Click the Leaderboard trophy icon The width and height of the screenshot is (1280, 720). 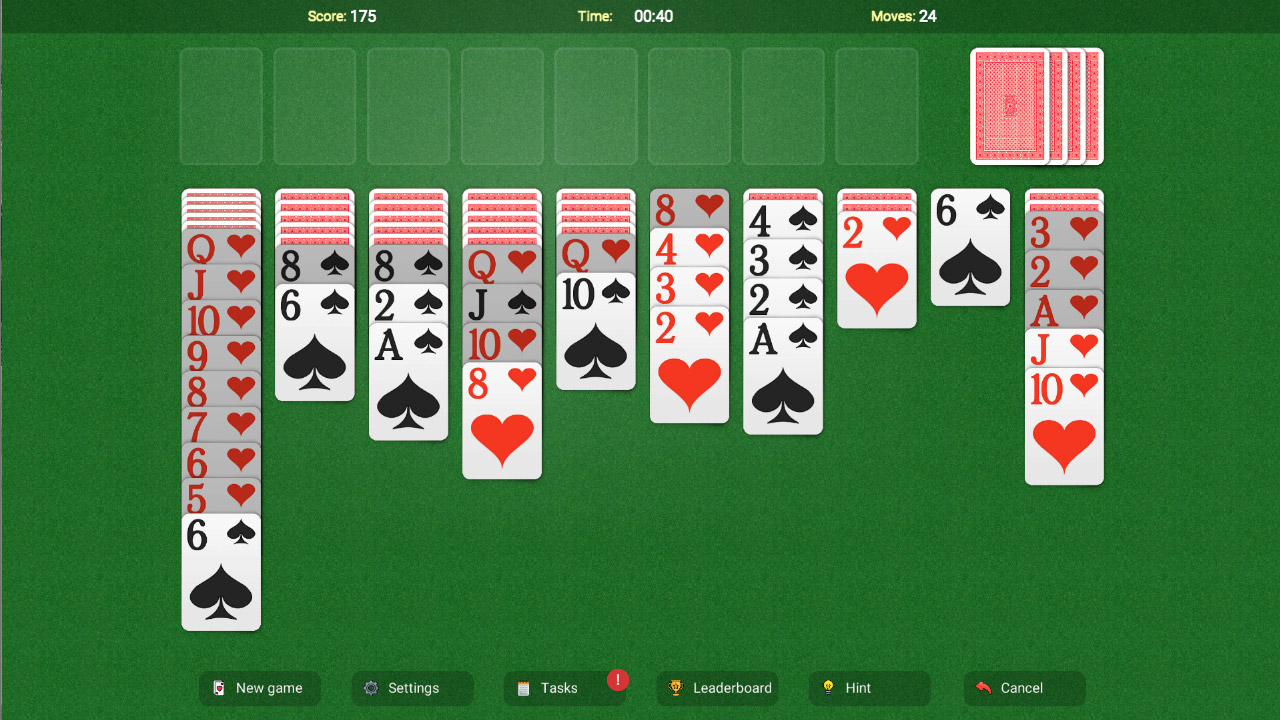[x=676, y=688]
